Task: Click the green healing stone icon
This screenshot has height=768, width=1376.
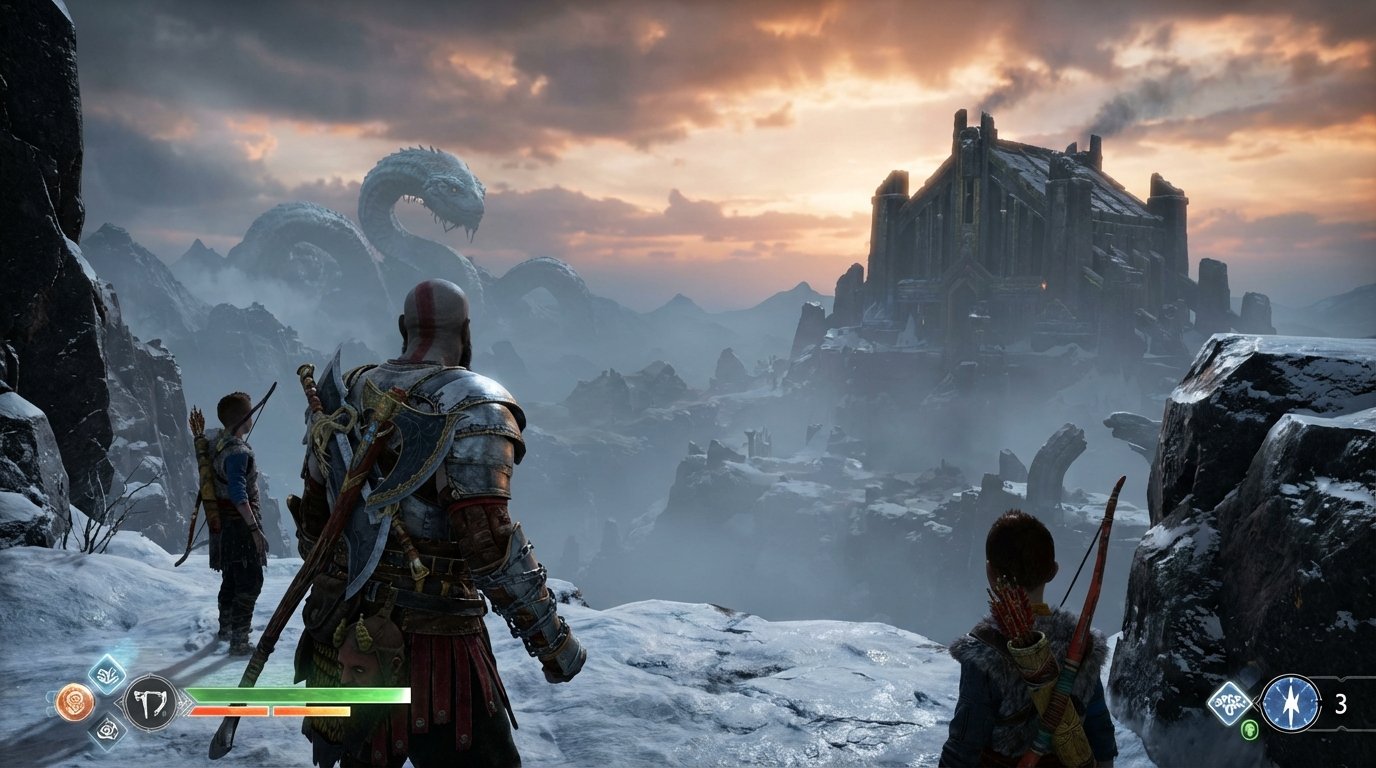Action: point(1250,730)
